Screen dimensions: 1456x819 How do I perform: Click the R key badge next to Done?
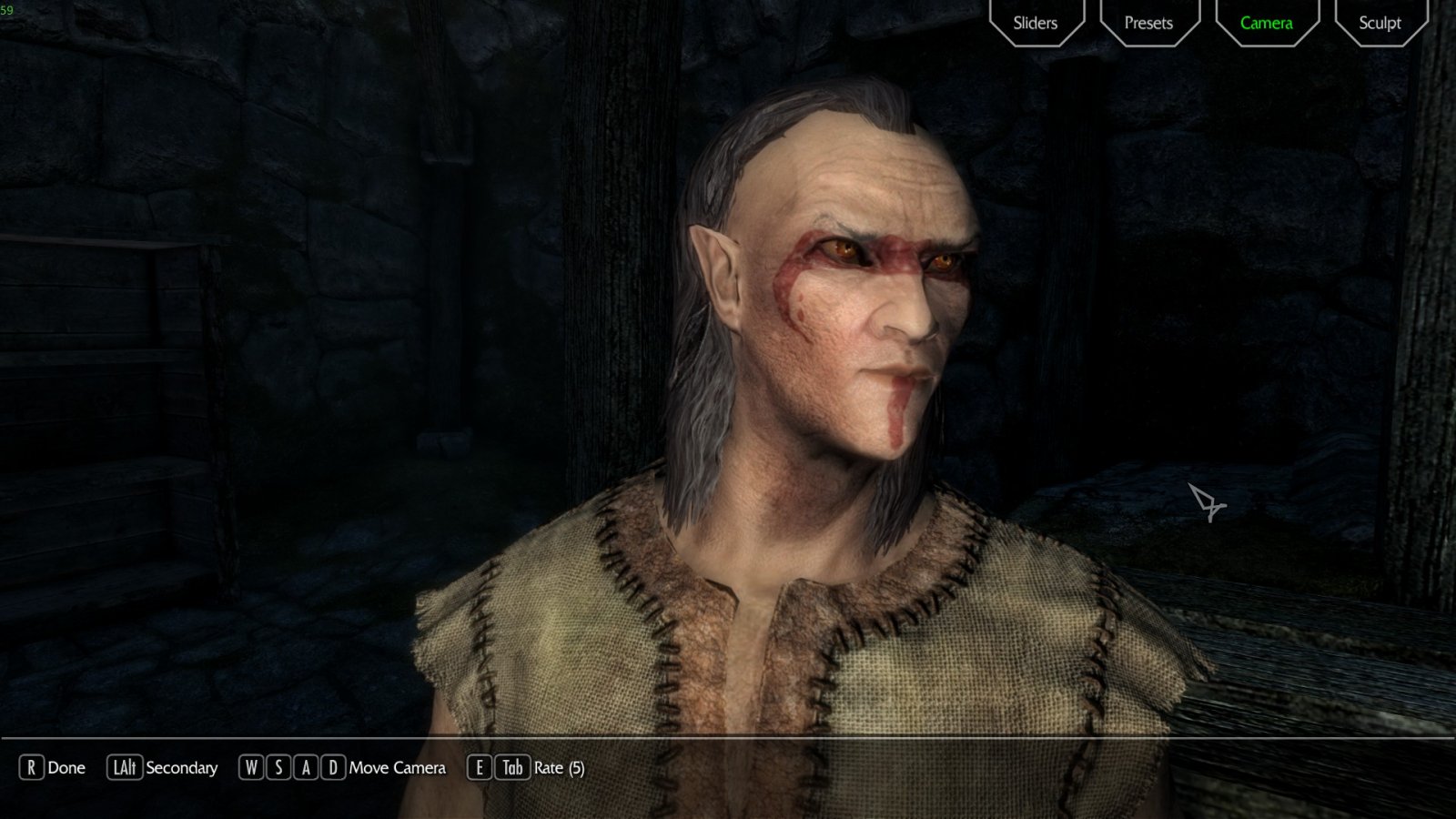pos(33,768)
